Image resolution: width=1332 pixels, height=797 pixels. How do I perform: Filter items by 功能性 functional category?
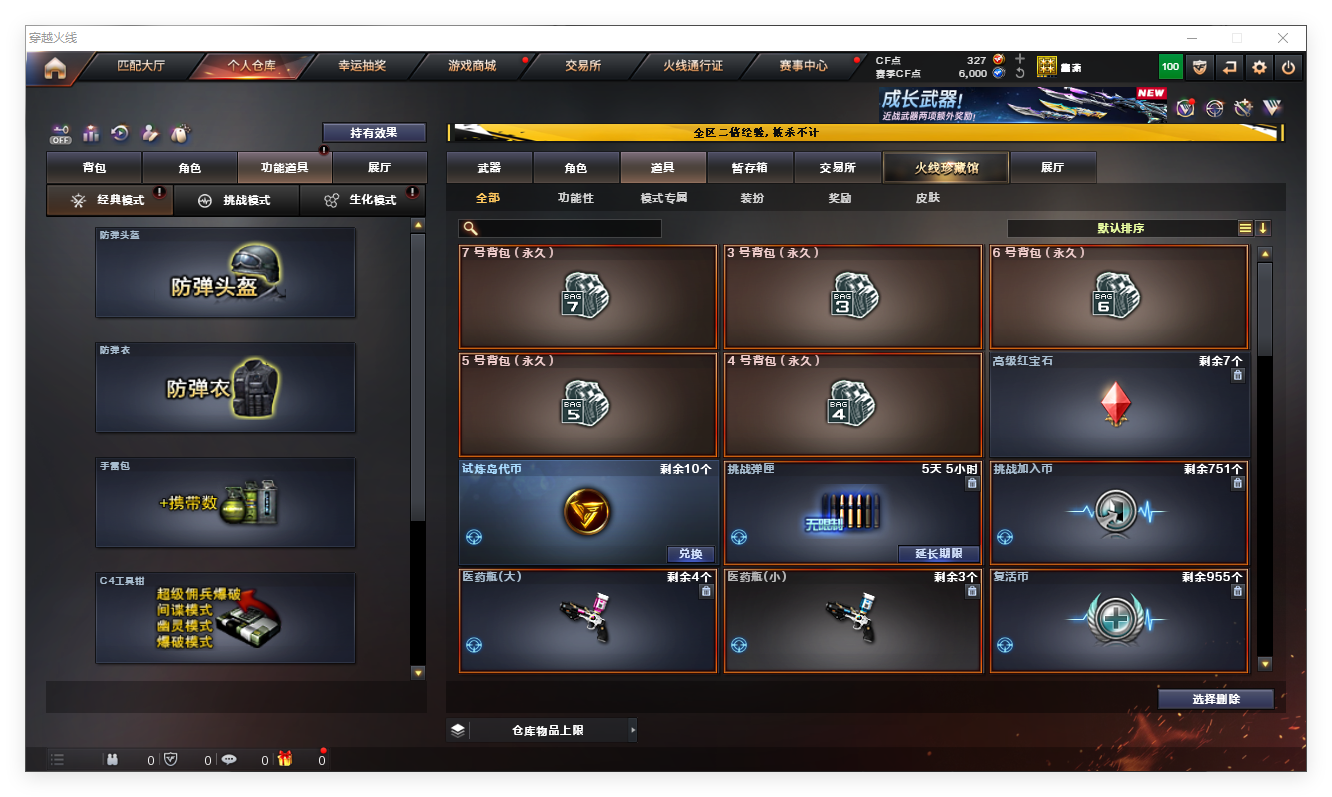tap(575, 198)
